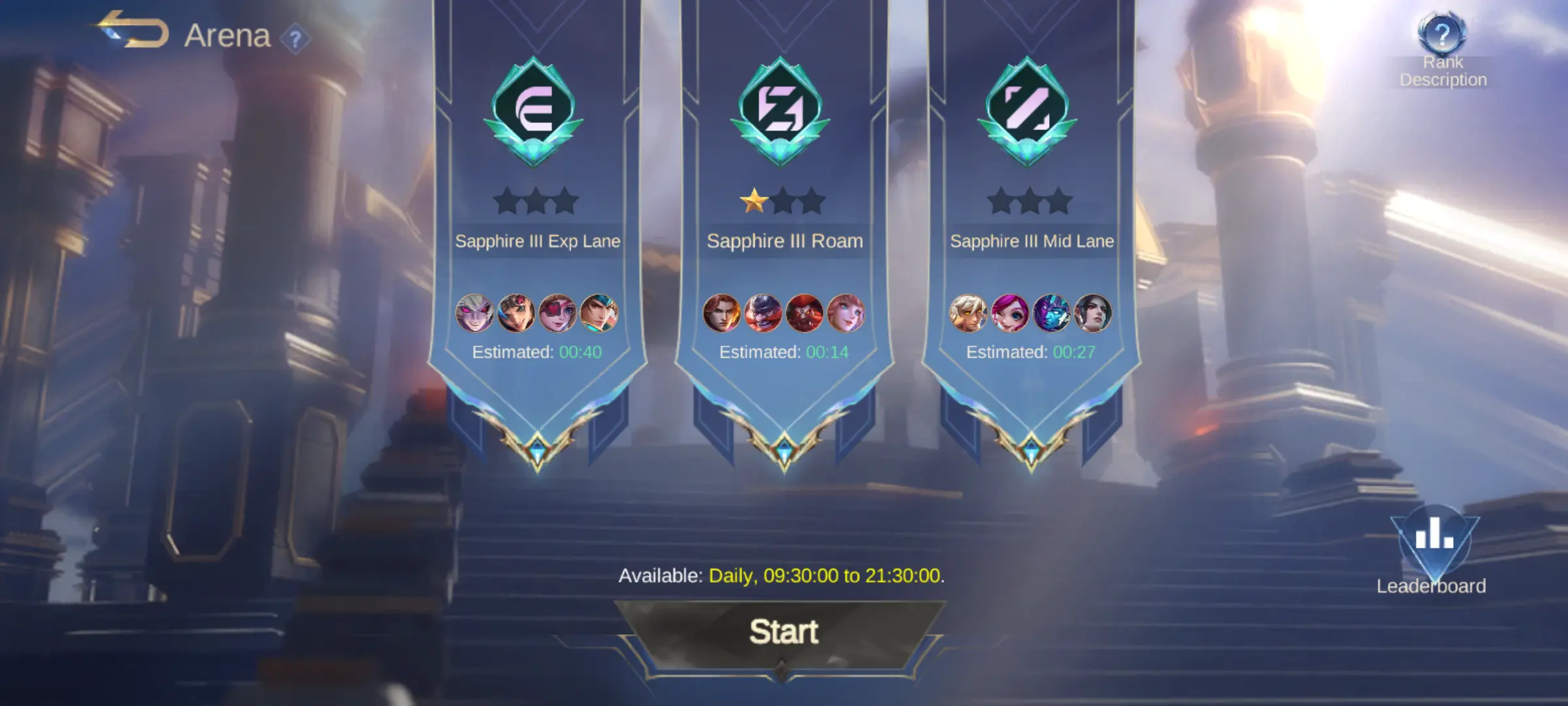Click the question mark next to Arena title
The height and width of the screenshot is (706, 1568).
tap(297, 37)
